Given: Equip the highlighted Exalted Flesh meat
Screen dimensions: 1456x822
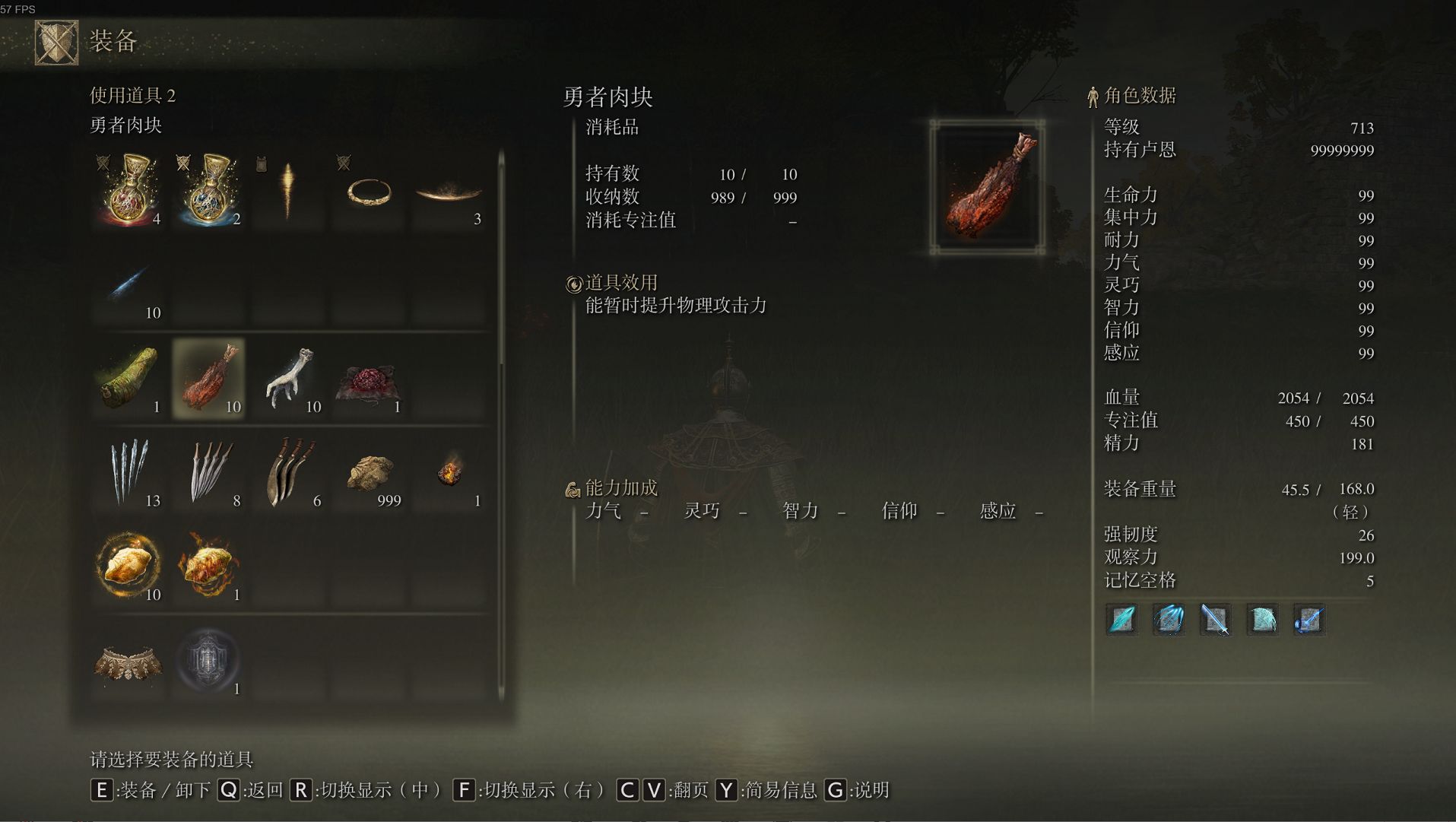Looking at the screenshot, I should (x=209, y=378).
